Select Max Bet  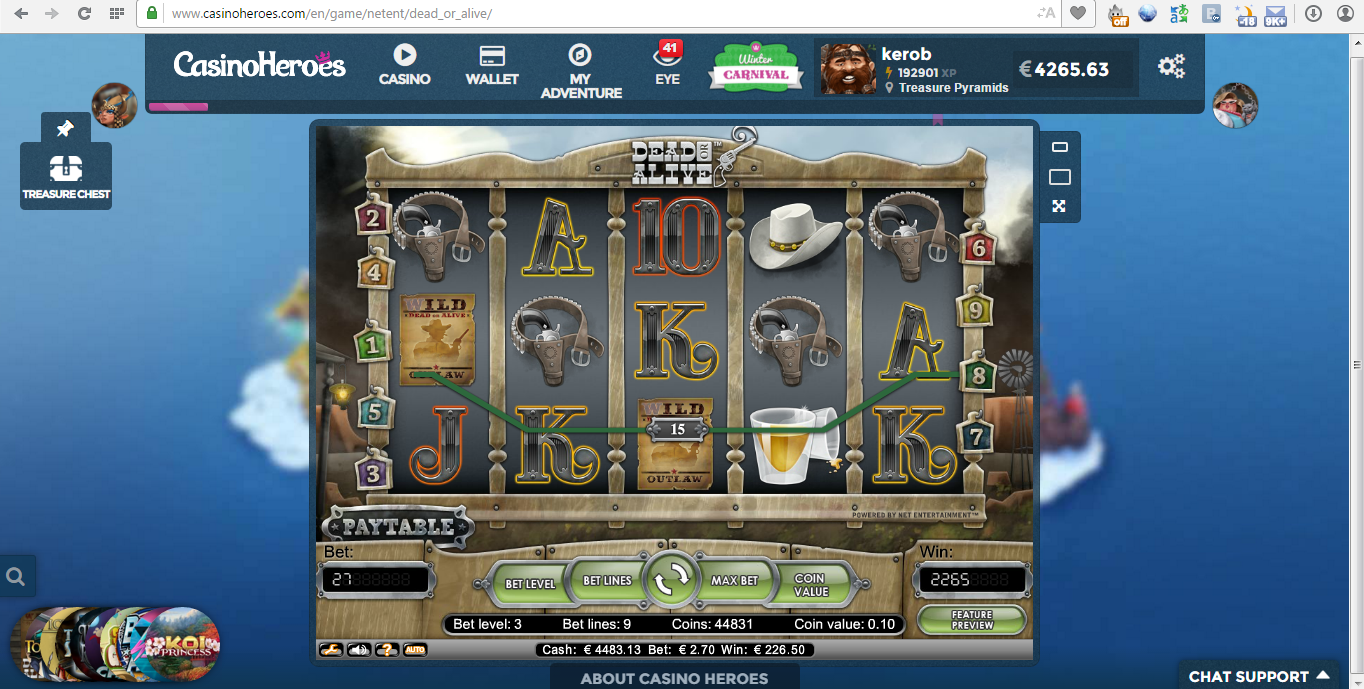[734, 580]
